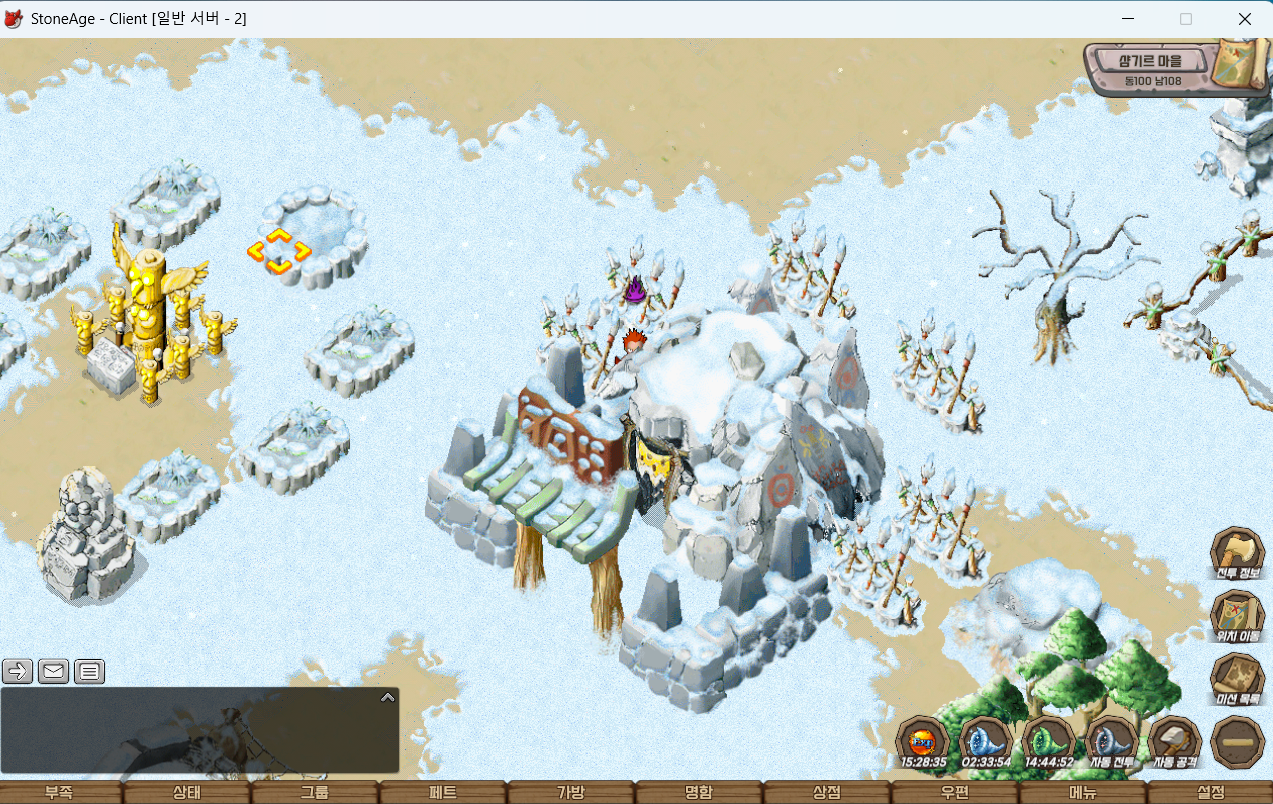The image size is (1273, 804).
Task: Collapse side icons with the minus button
Action: click(1237, 742)
